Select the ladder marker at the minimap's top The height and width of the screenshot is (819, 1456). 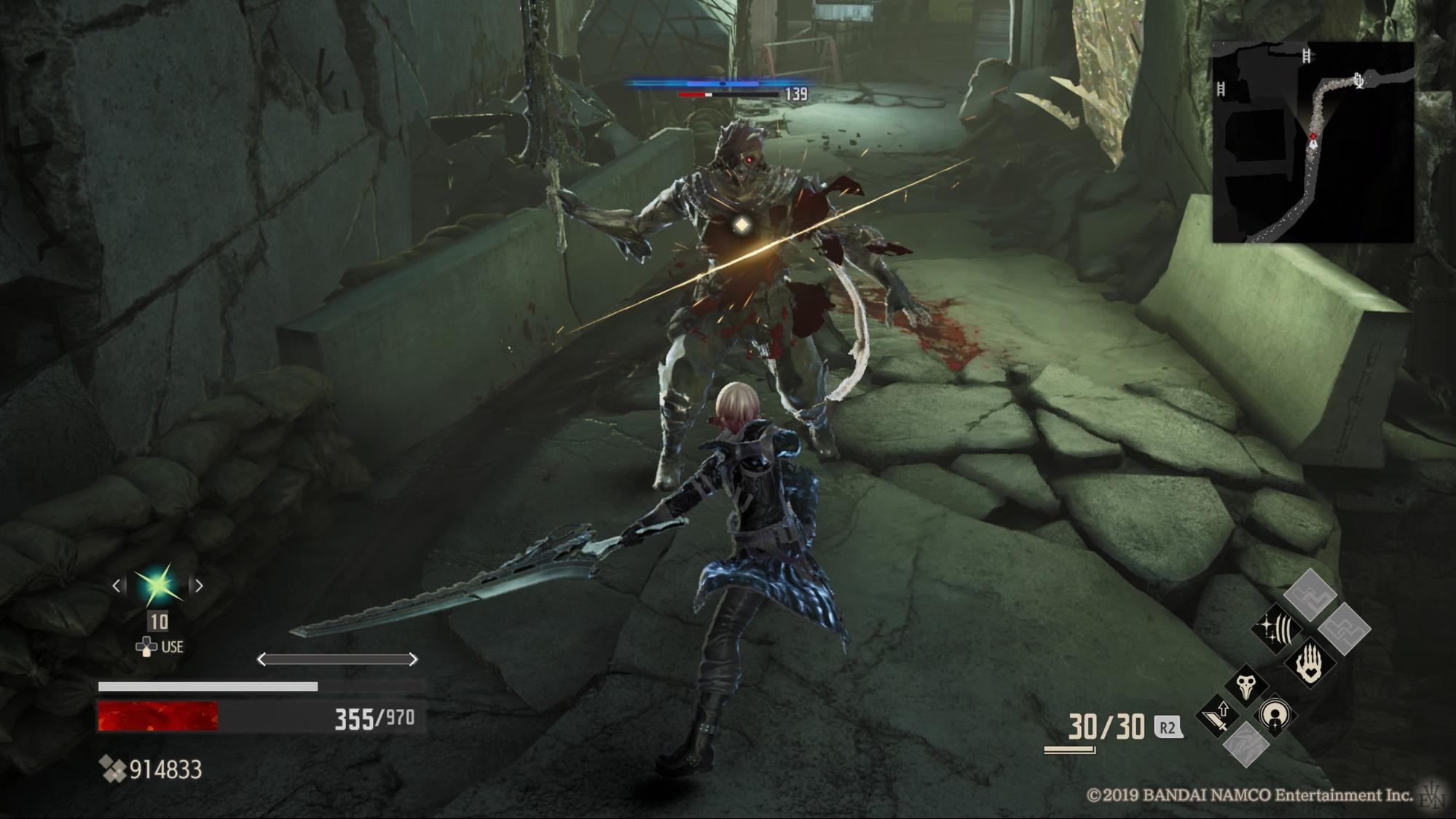pyautogui.click(x=1307, y=55)
